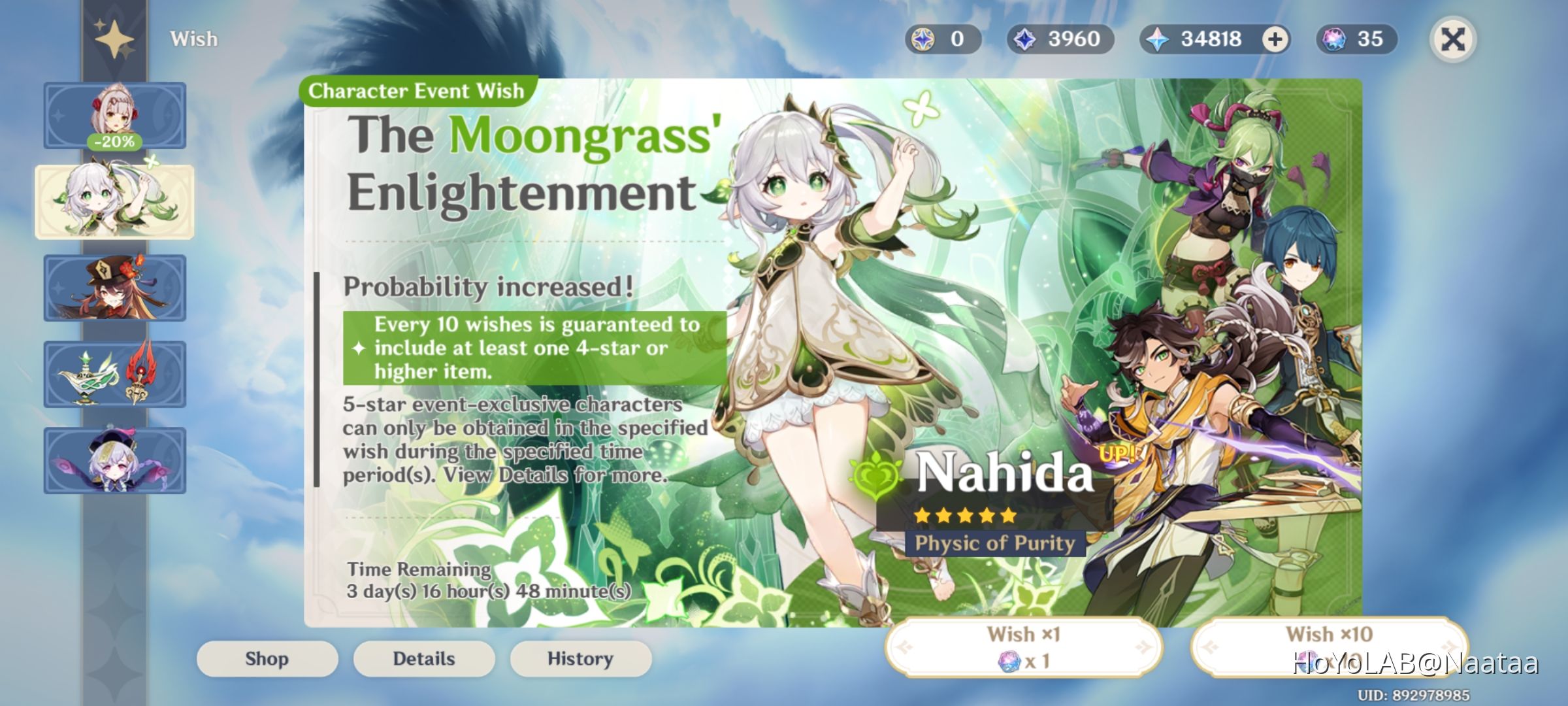Select the Noelle banner with -20% discount

[x=115, y=116]
